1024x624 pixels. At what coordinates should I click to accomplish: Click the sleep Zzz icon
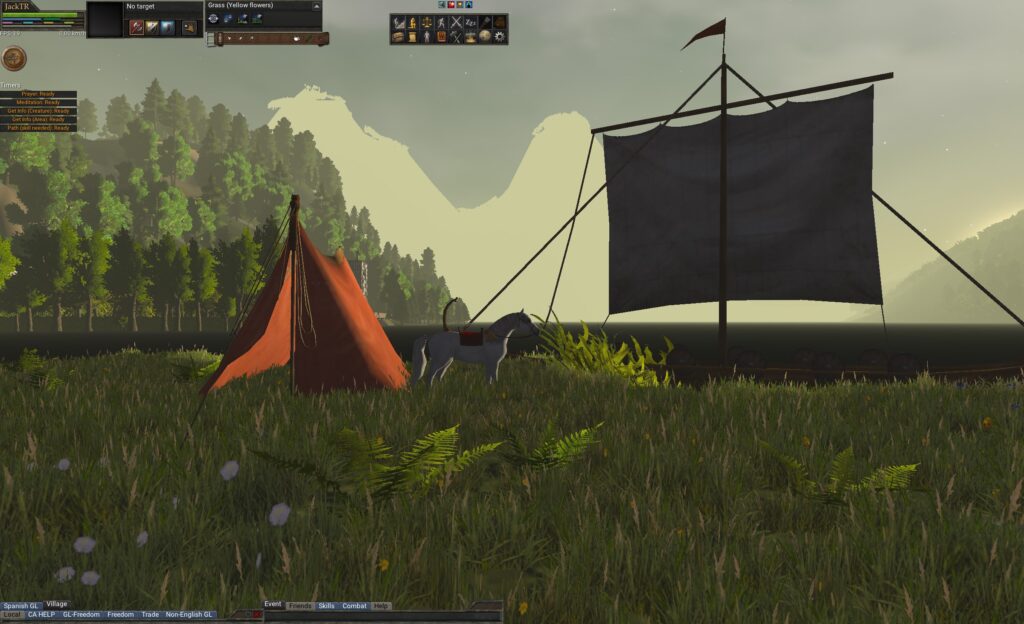click(471, 22)
